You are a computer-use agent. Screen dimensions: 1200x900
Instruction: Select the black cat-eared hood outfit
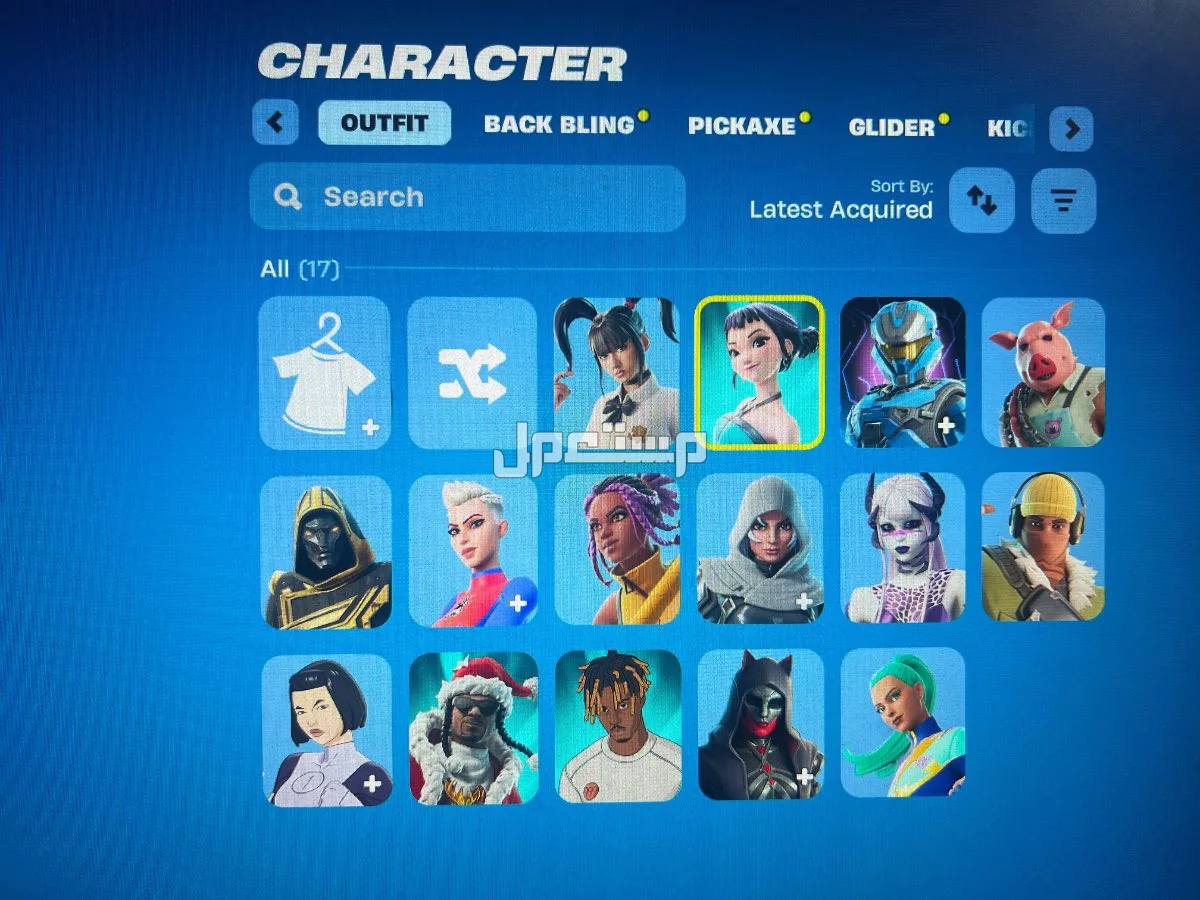point(760,724)
